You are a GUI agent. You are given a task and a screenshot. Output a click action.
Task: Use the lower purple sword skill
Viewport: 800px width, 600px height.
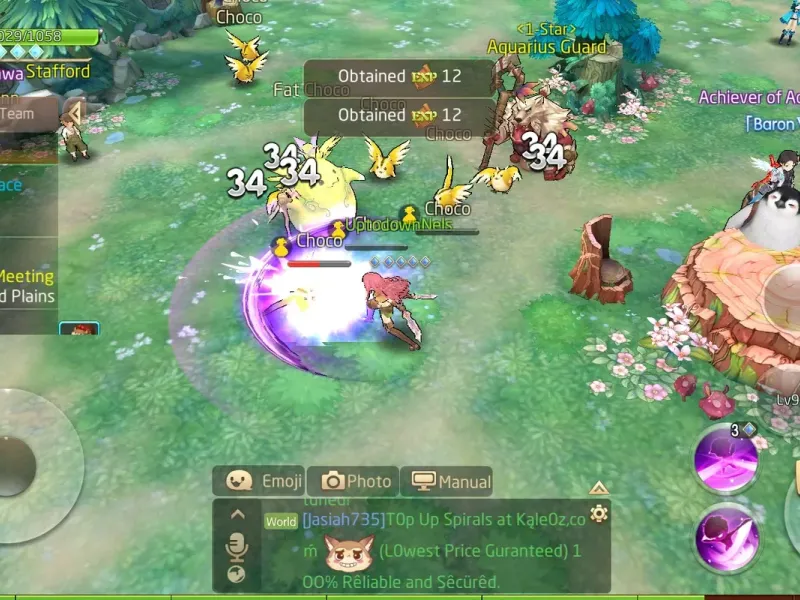pyautogui.click(x=729, y=538)
